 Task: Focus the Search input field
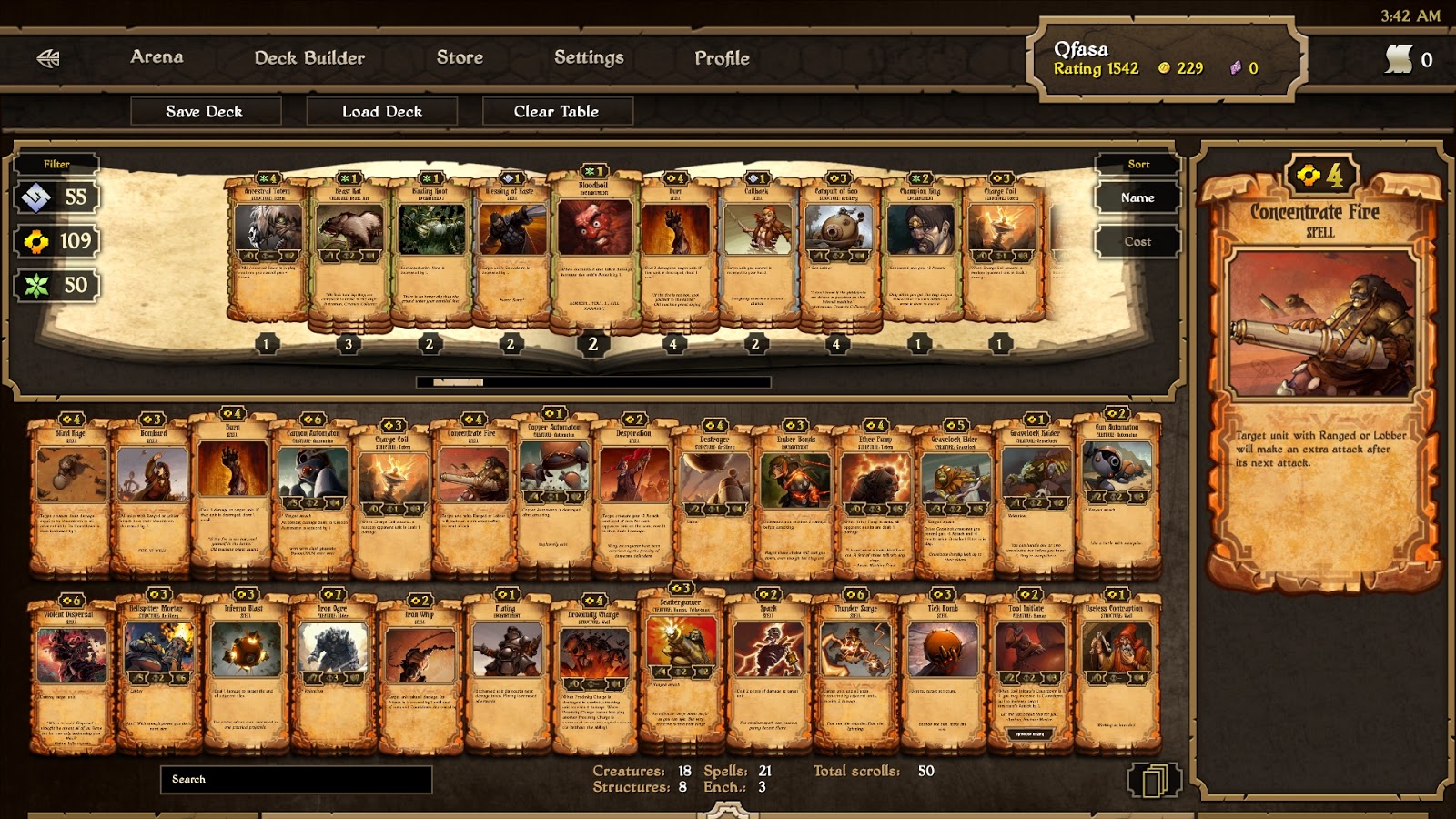pyautogui.click(x=296, y=779)
